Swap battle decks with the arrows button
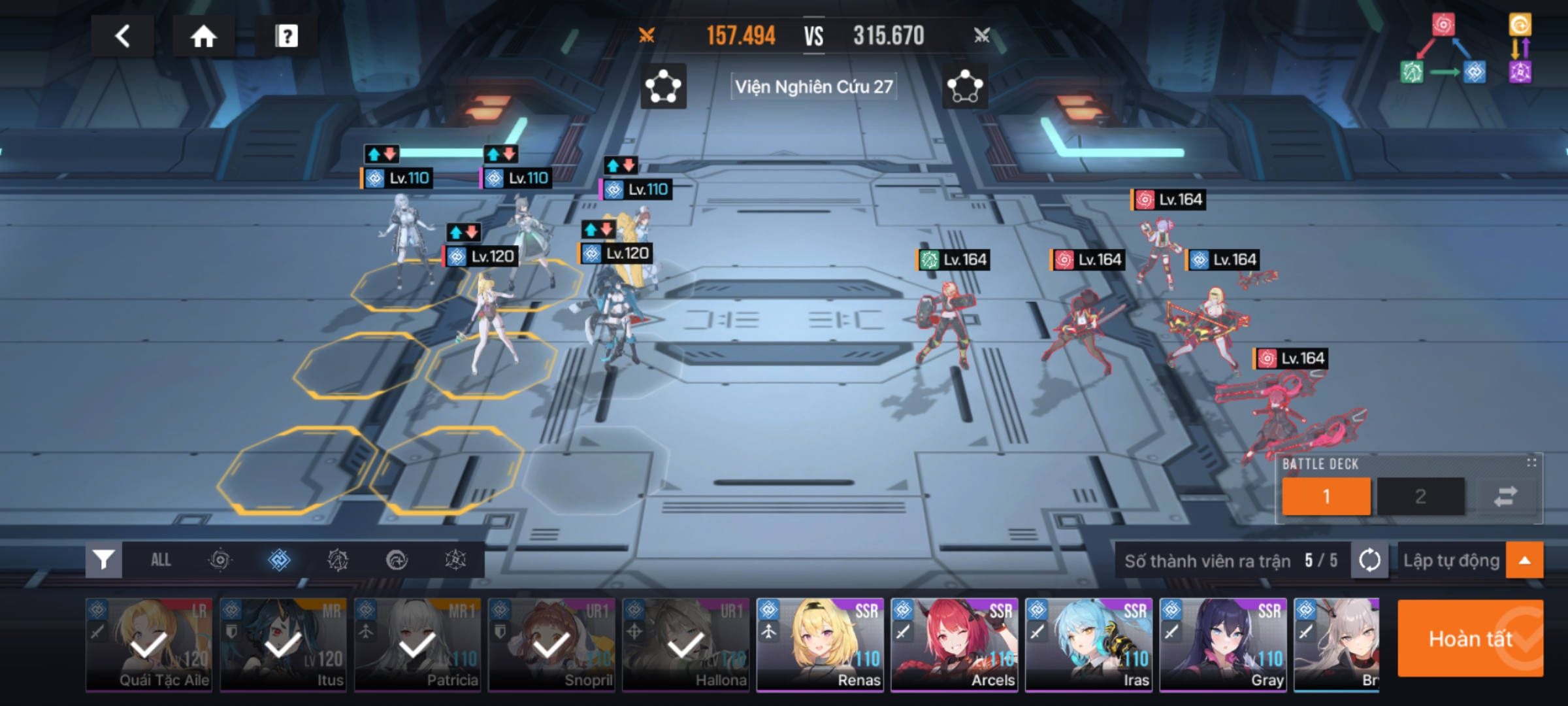This screenshot has height=706, width=1568. tap(1505, 496)
